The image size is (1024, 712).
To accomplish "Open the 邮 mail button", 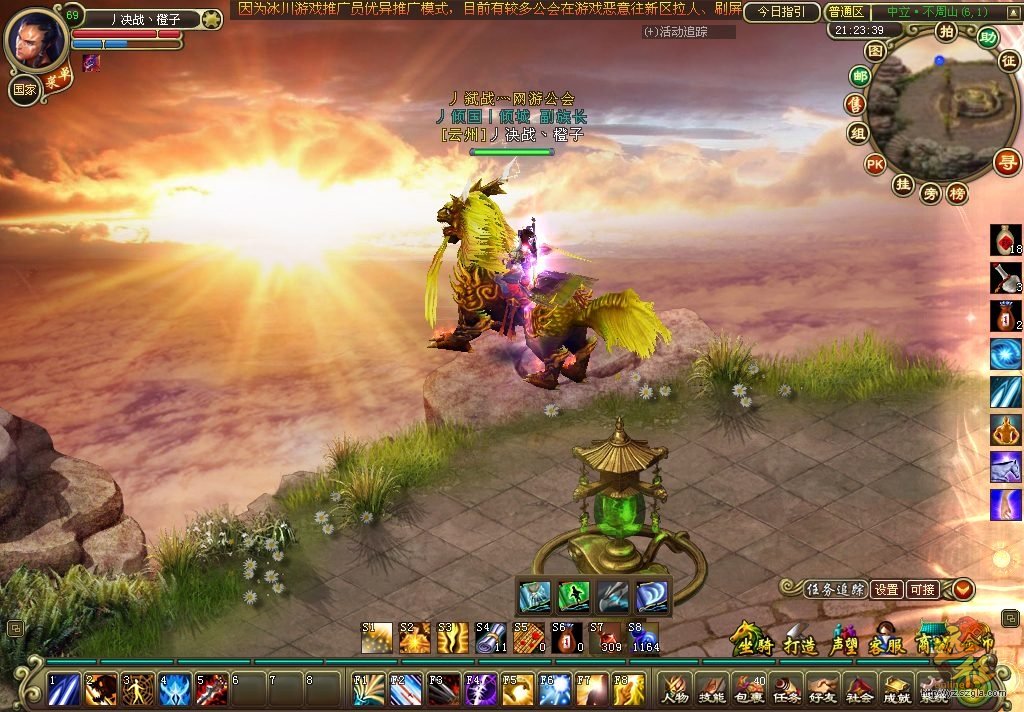I will pos(859,76).
